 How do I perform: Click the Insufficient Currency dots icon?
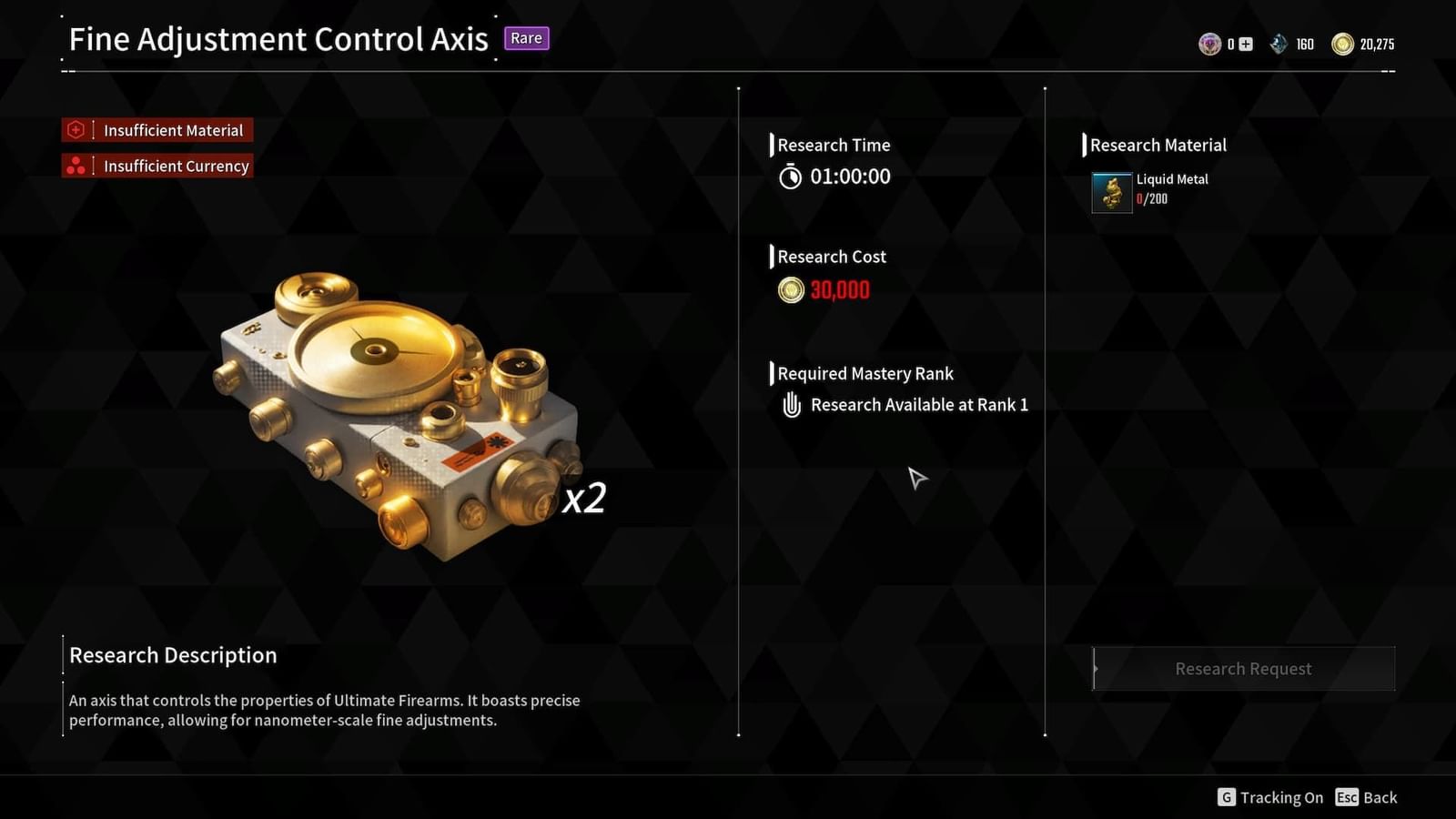click(76, 166)
